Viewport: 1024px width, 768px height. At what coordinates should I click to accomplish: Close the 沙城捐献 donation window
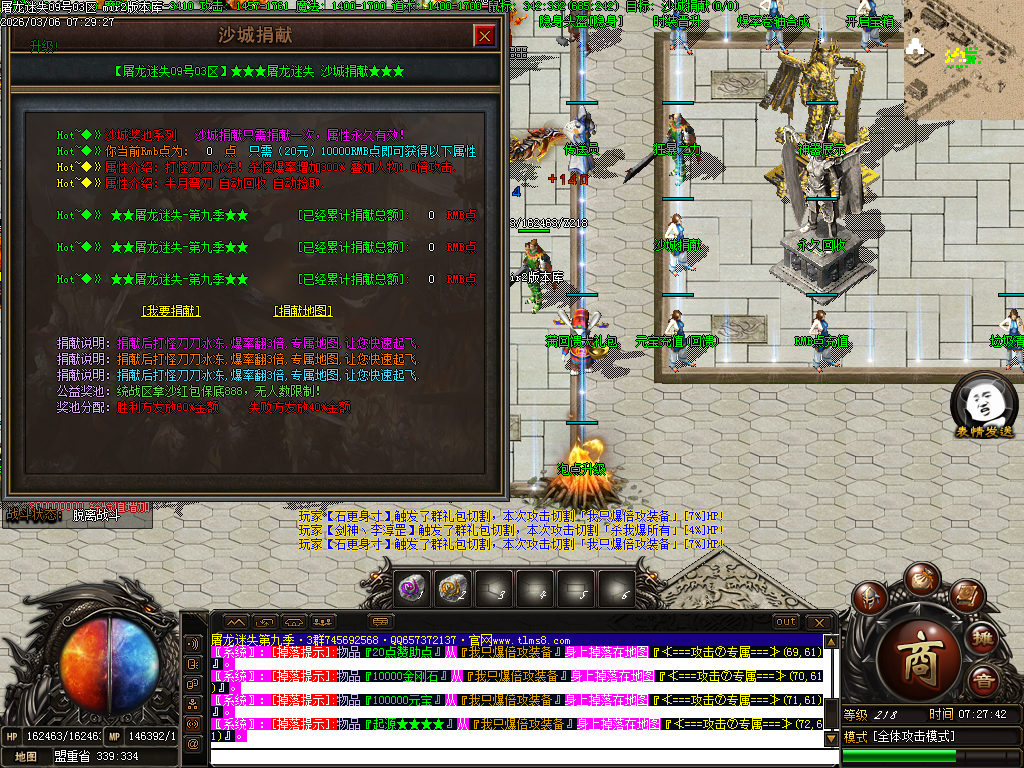(485, 36)
